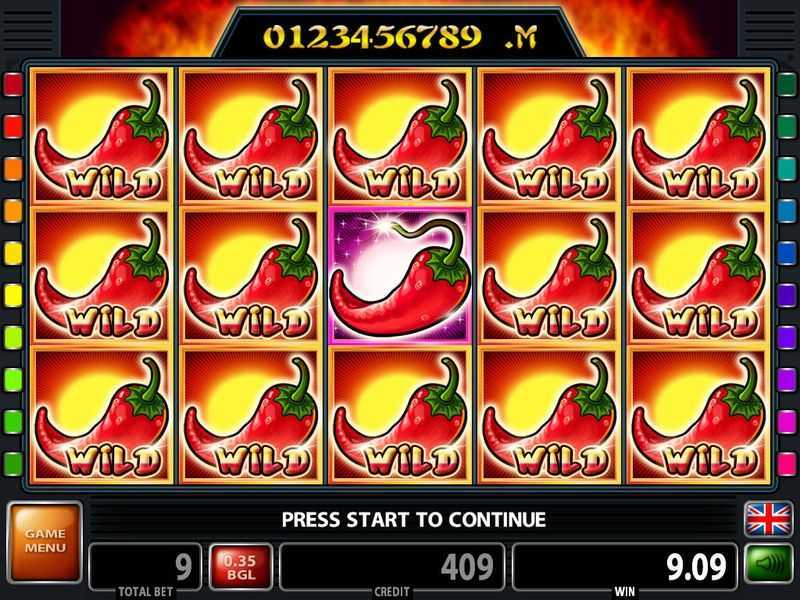The image size is (800, 600).
Task: Toggle the green sound button
Action: click(x=768, y=565)
